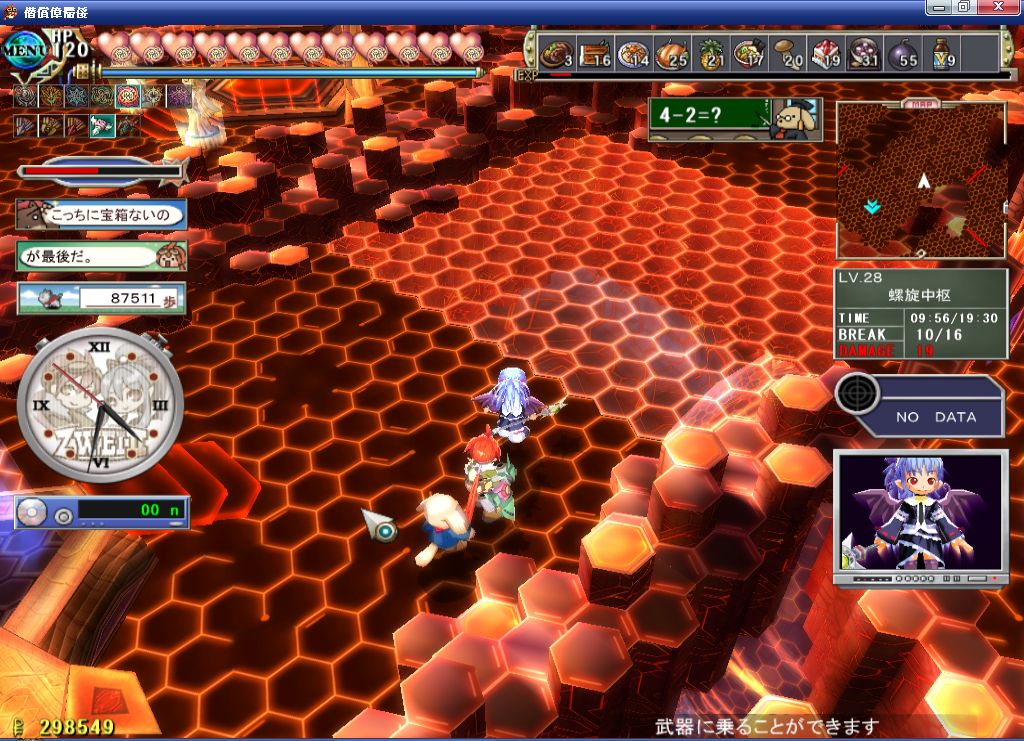1024x741 pixels.
Task: Select the black bomb item slot
Action: click(902, 52)
